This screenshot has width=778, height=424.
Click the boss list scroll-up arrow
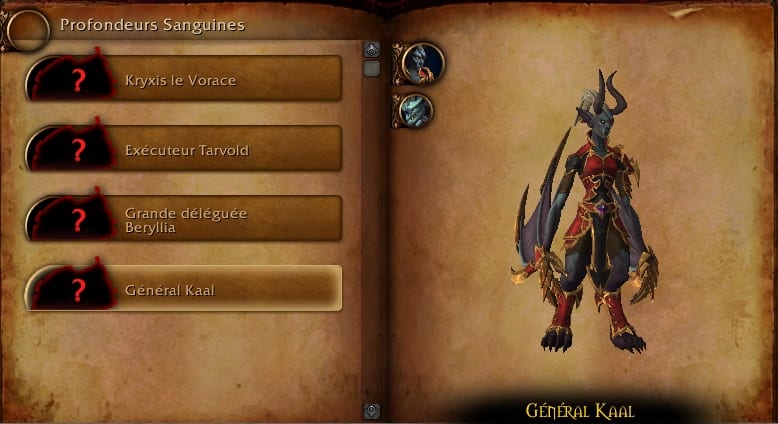click(x=372, y=49)
